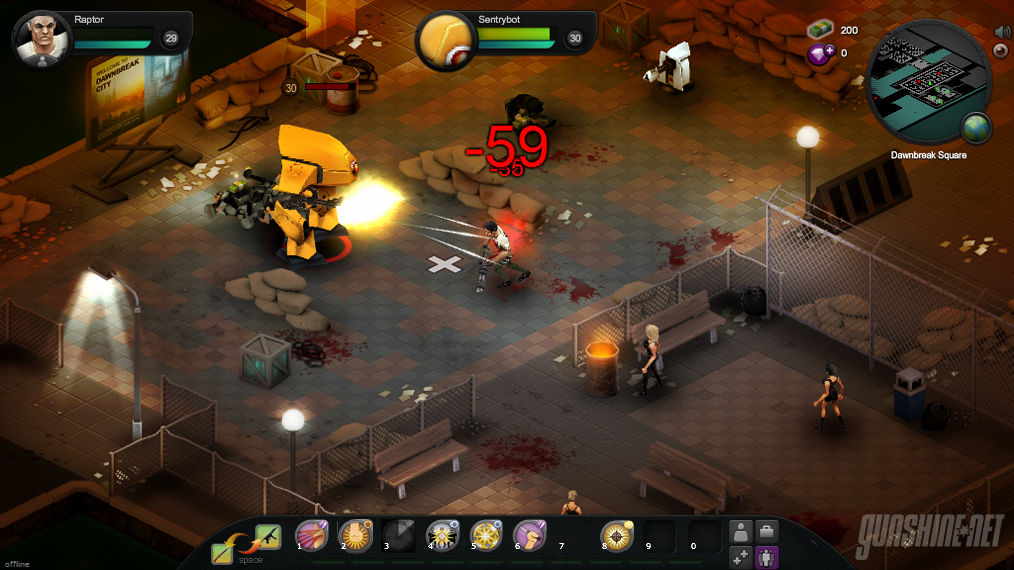Image resolution: width=1014 pixels, height=570 pixels.
Task: Activate the red slash ability in slot 1
Action: [x=311, y=537]
